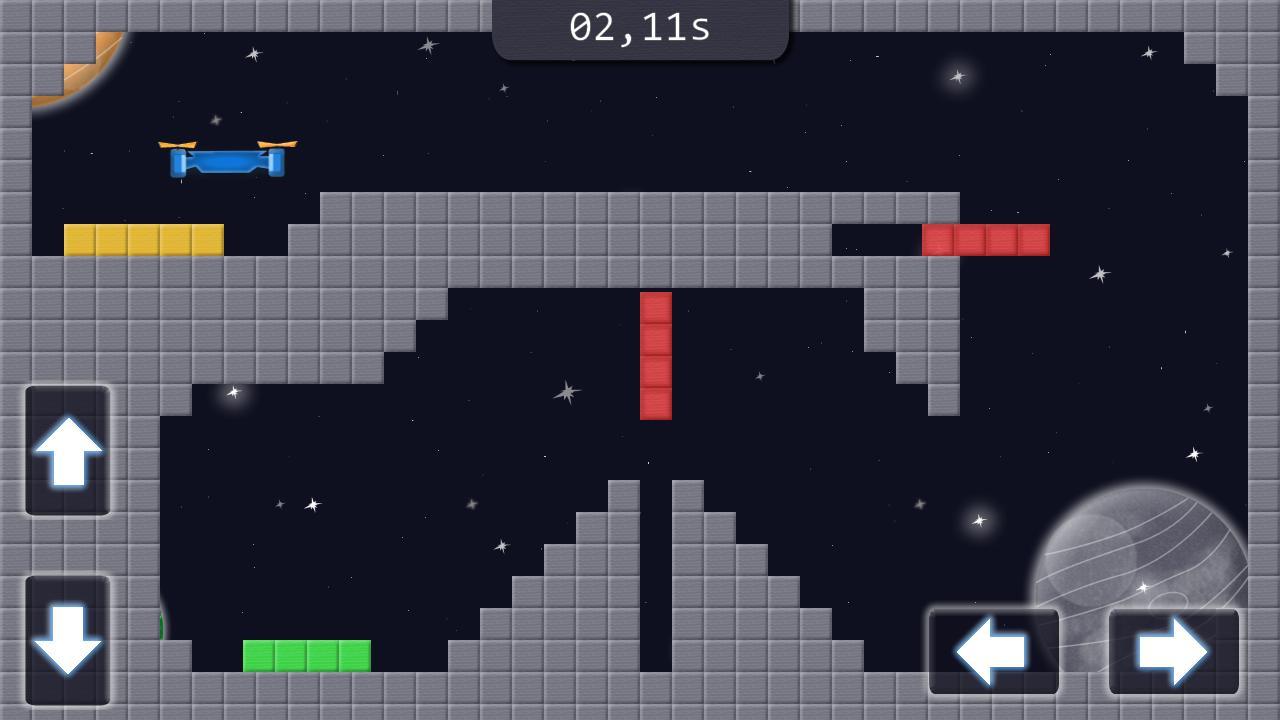1280x720 pixels.
Task: Click the orange propeller on the drone's right
Action: tap(278, 144)
